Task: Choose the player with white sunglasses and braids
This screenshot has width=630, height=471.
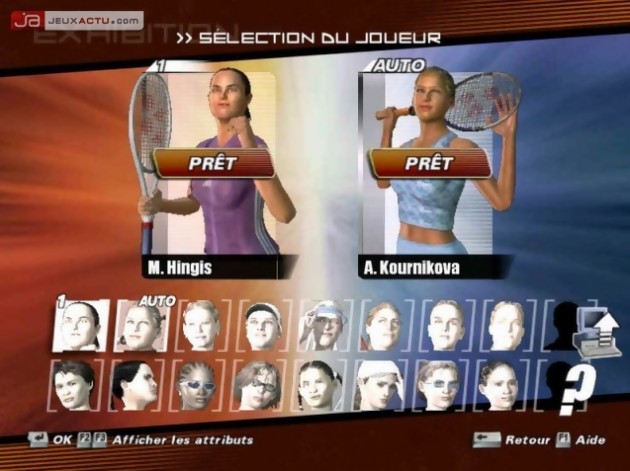Action: point(198,385)
